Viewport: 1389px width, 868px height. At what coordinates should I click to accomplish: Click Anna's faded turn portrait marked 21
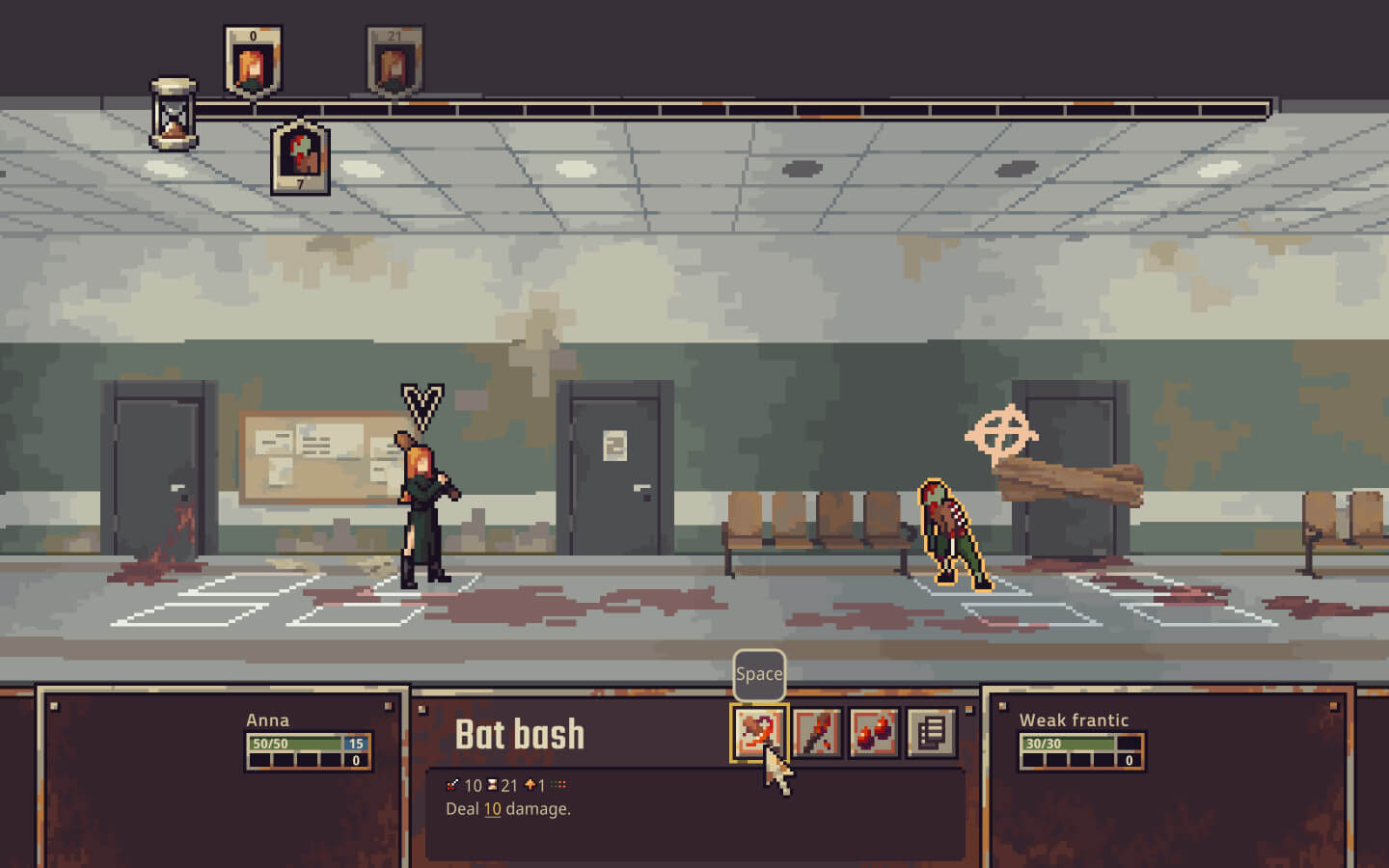point(394,63)
